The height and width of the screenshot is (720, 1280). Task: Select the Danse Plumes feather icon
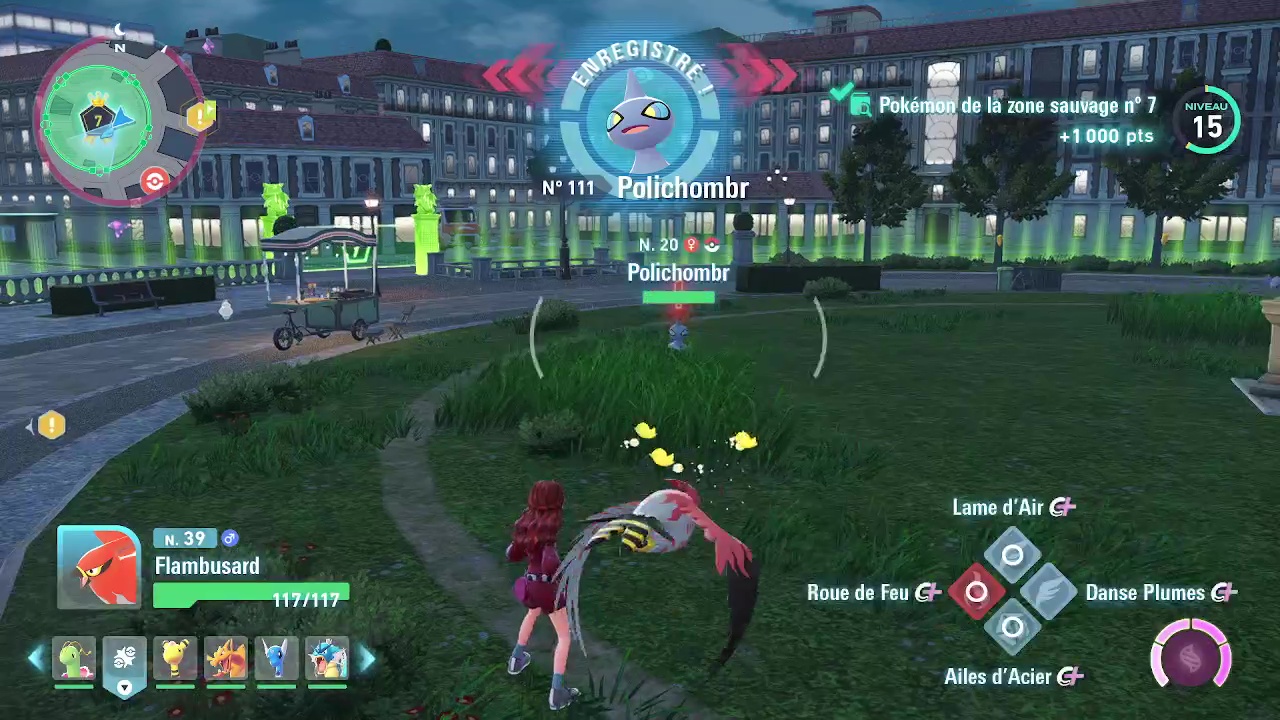click(1050, 592)
